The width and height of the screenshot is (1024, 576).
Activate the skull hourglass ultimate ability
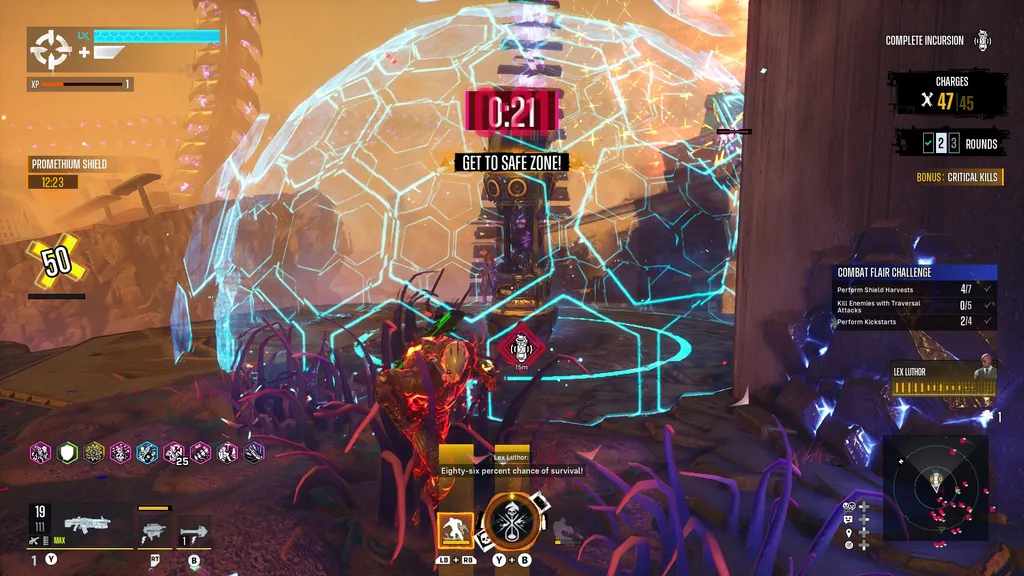(x=512, y=521)
